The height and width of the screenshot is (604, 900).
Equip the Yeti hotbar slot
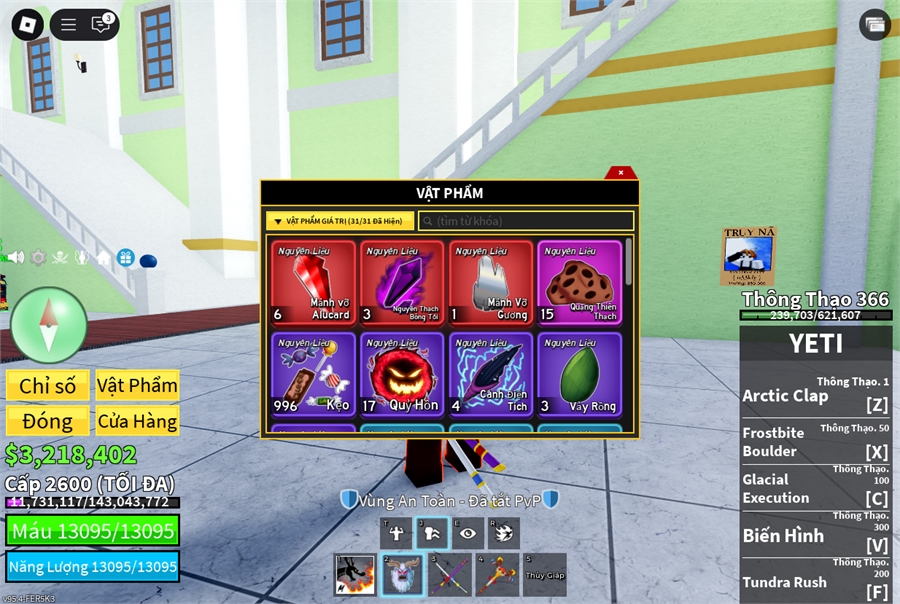[x=403, y=575]
